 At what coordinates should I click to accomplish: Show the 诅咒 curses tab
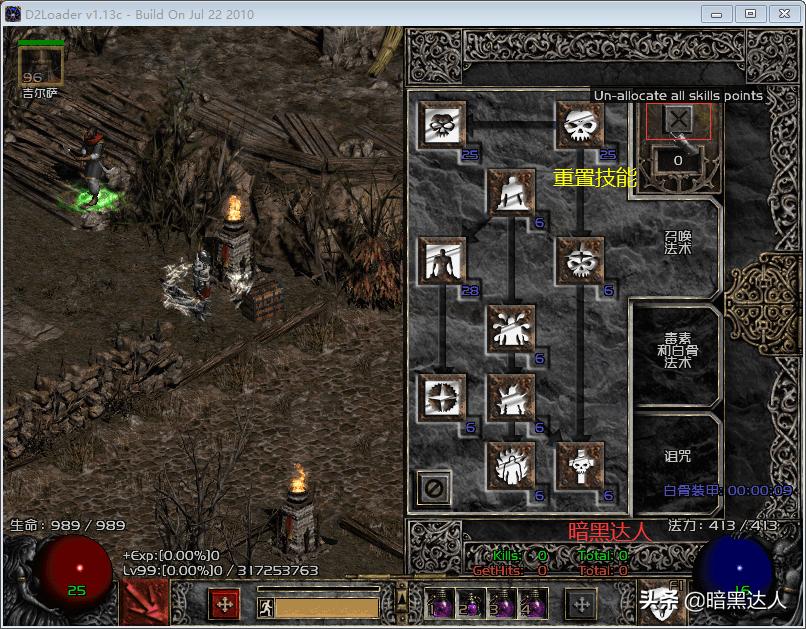coord(677,456)
